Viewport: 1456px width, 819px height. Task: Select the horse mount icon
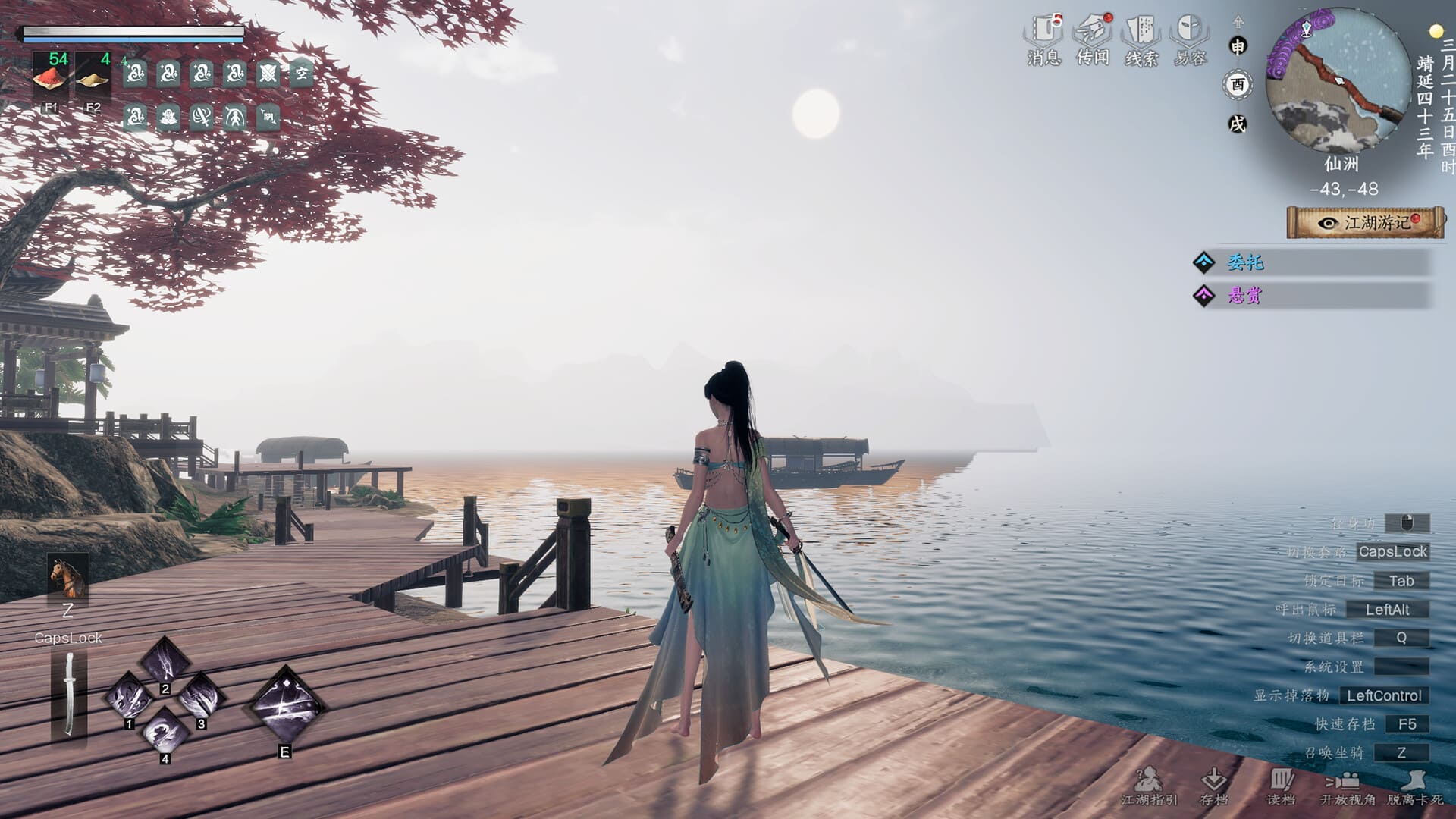67,577
